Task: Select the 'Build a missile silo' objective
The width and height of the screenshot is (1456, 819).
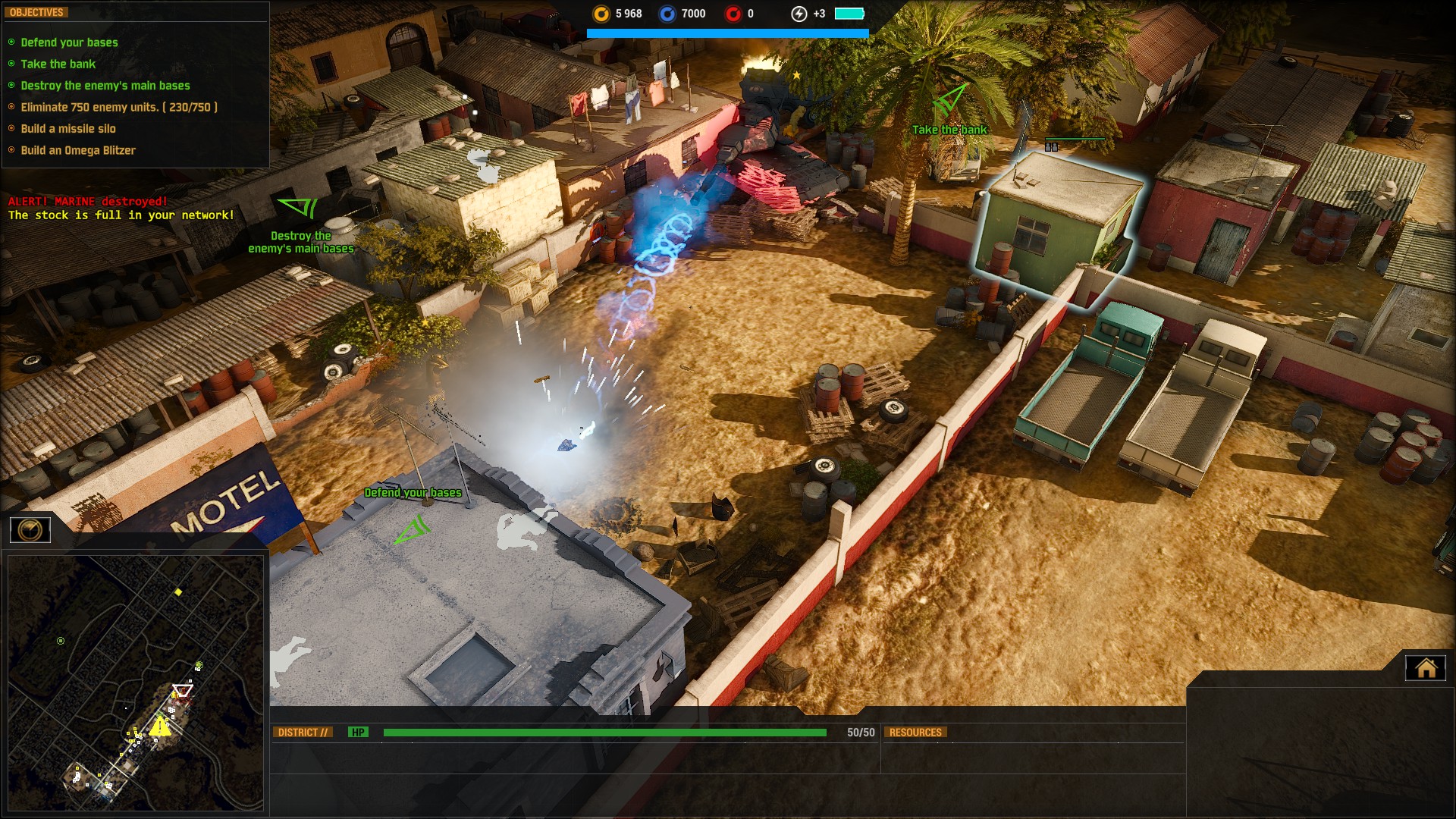Action: tap(68, 129)
